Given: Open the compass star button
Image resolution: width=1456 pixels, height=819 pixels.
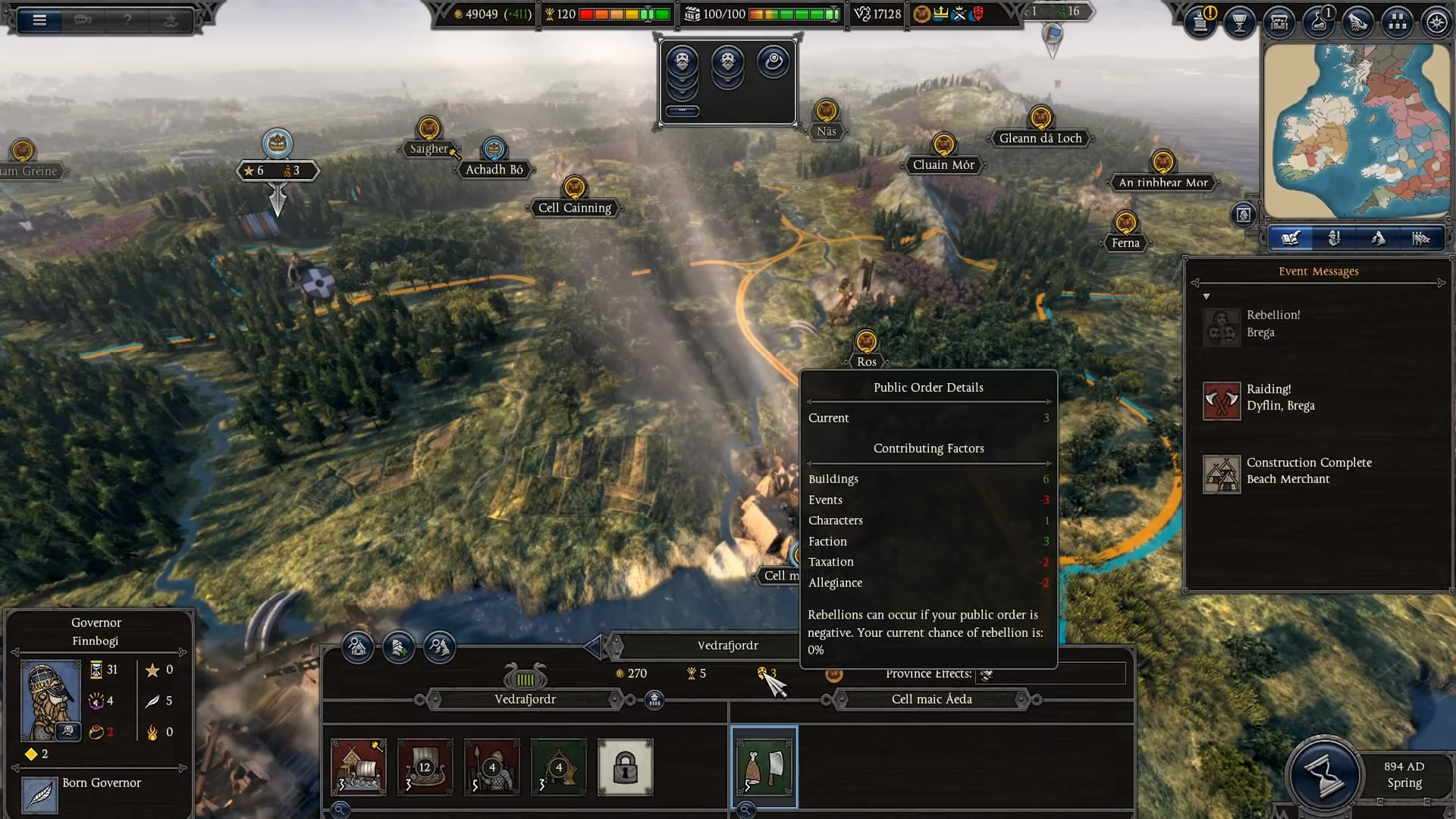Looking at the screenshot, I should [1437, 22].
